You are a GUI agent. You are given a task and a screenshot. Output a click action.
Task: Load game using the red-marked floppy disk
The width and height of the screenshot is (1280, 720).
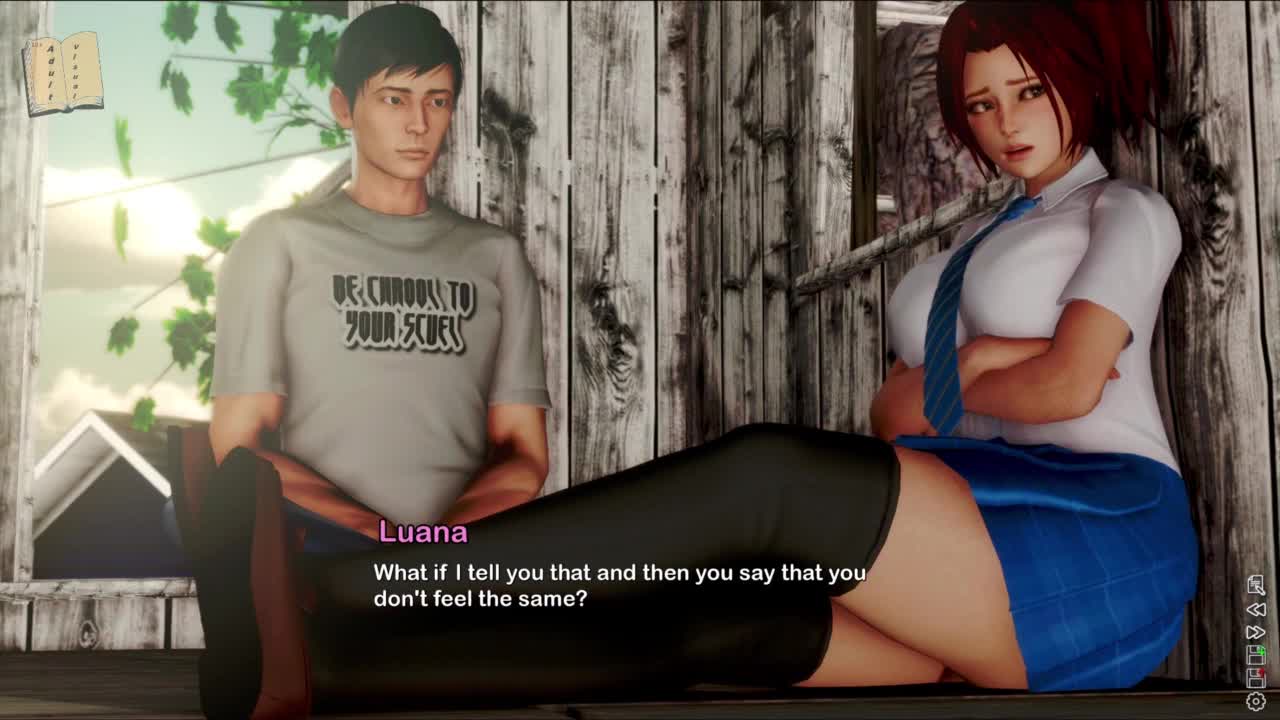[x=1256, y=678]
